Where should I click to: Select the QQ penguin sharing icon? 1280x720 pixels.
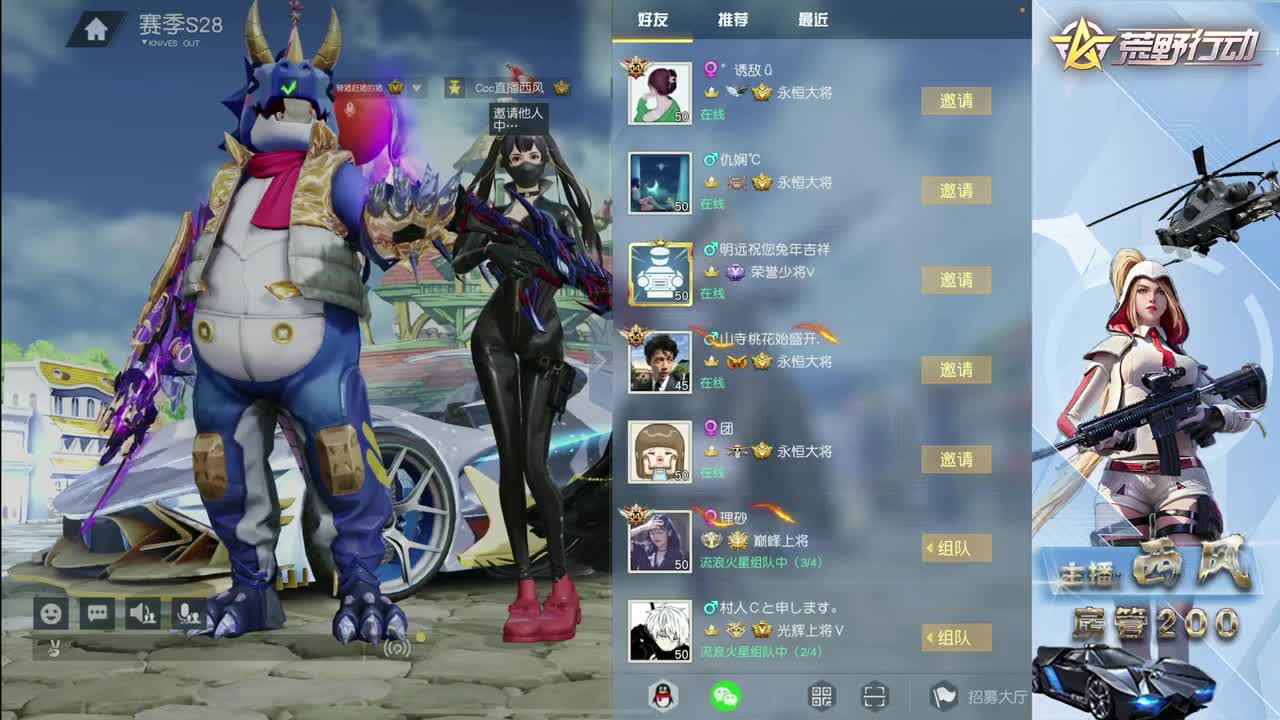click(662, 693)
